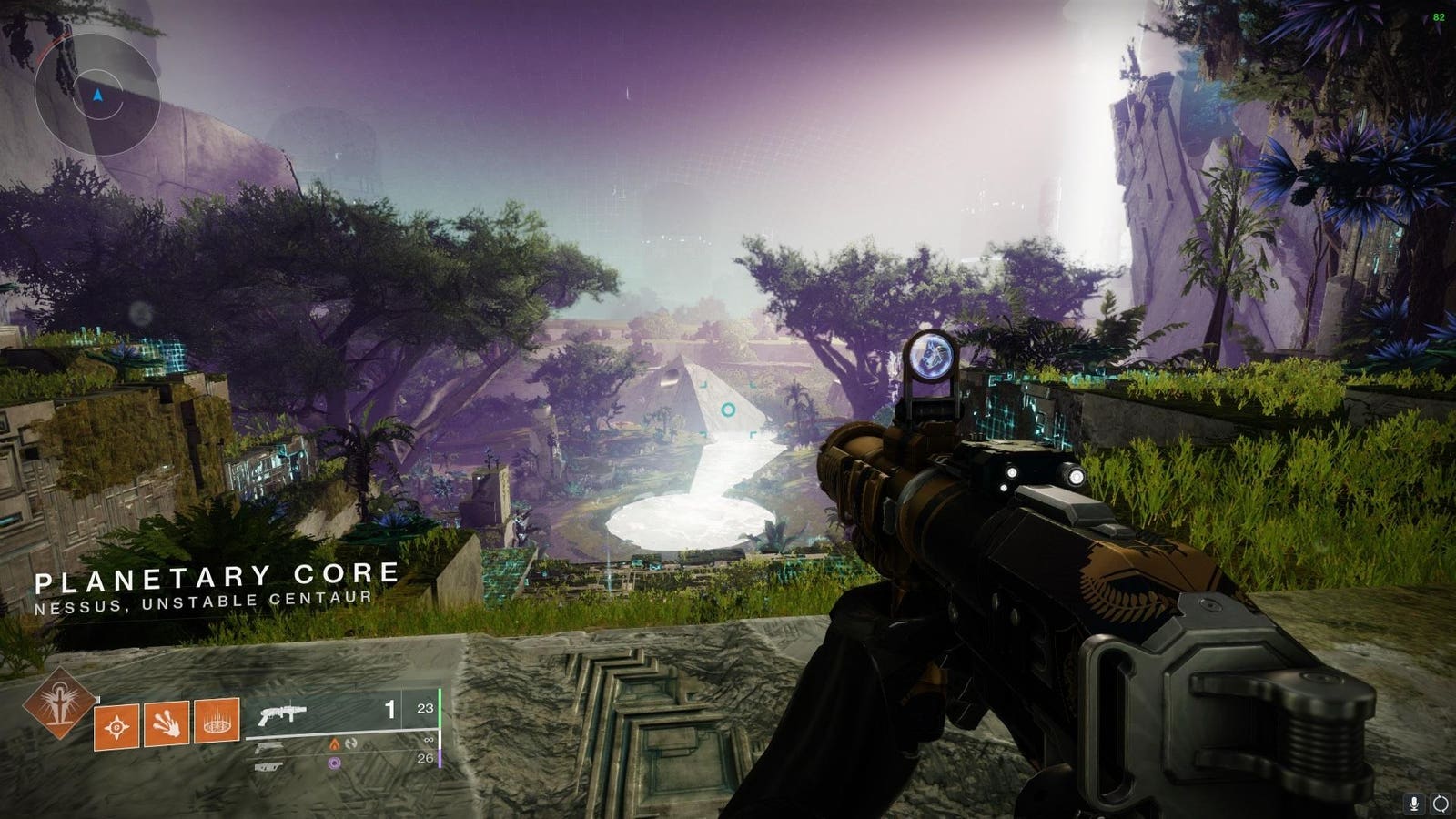The height and width of the screenshot is (819, 1456).
Task: Click the PLANETARY CORE mission title
Action: pyautogui.click(x=218, y=577)
